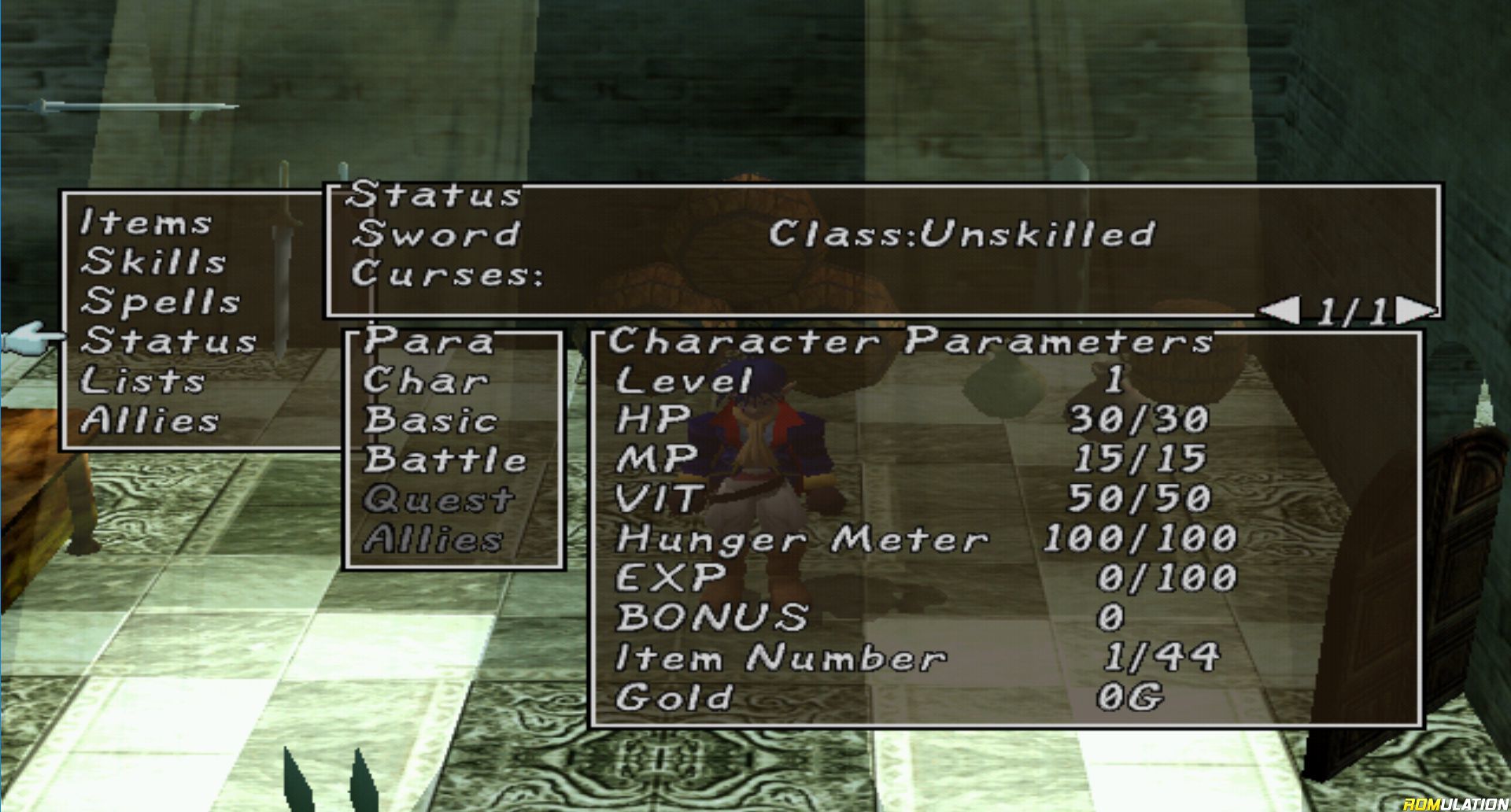
Task: Choose the greyed-out Quest entry
Action: click(x=438, y=500)
